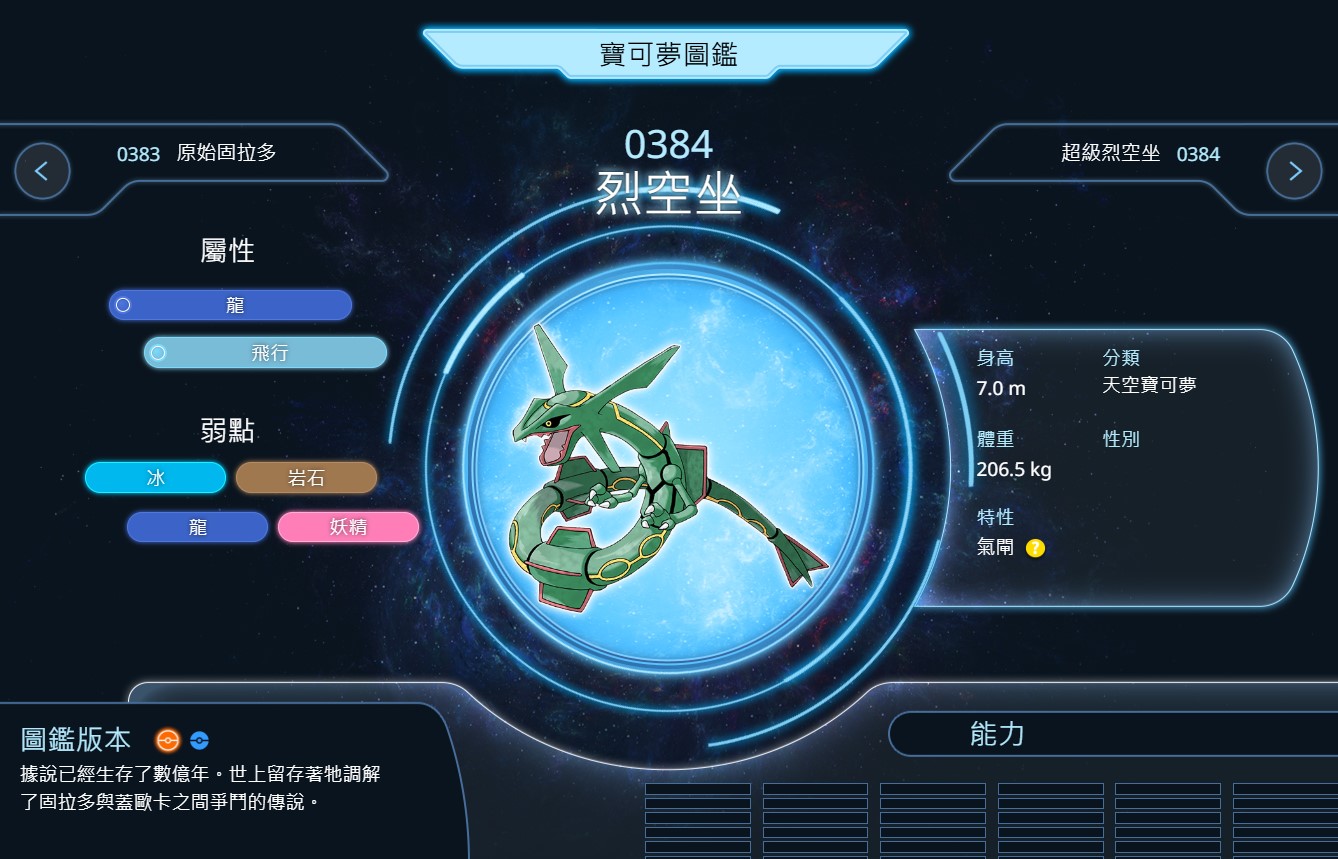Go to previous Pokémon with left arrow
The height and width of the screenshot is (859, 1338).
click(42, 171)
